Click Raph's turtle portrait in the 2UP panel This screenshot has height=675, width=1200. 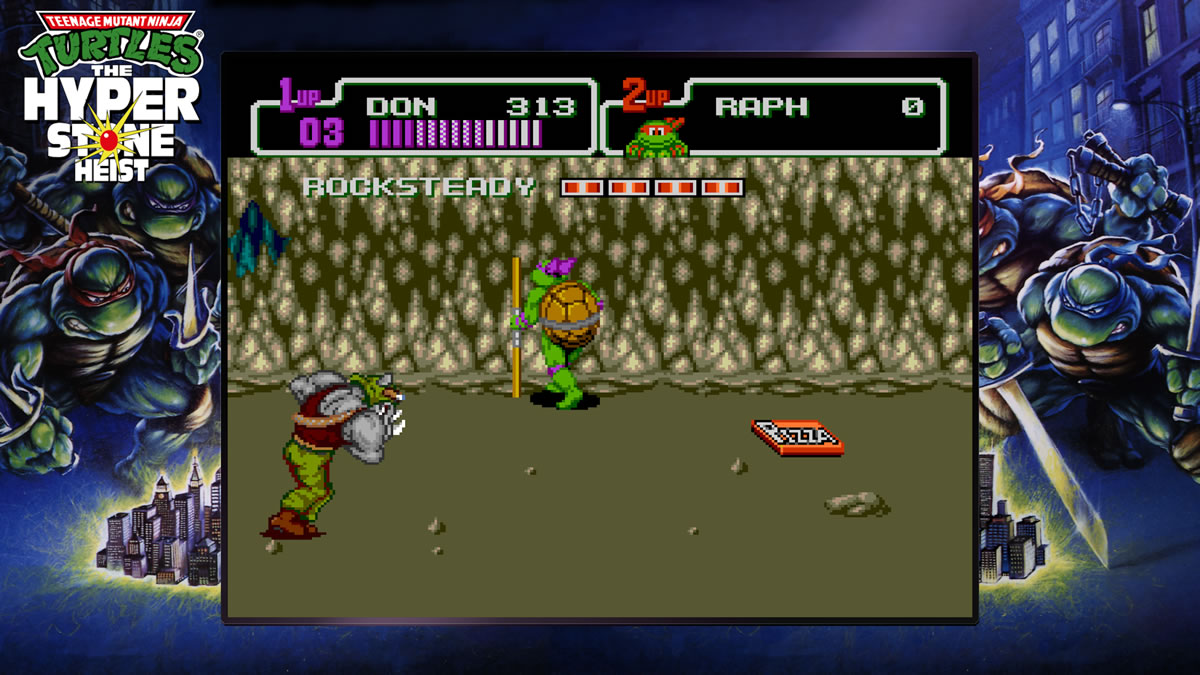pyautogui.click(x=657, y=138)
